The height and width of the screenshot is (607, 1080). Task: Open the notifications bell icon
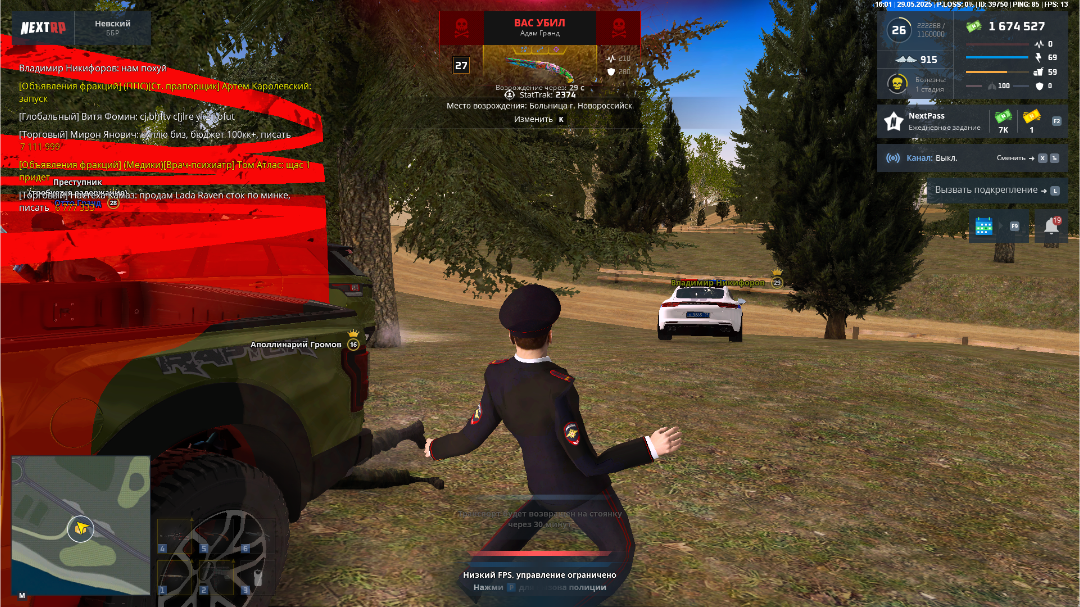click(x=1051, y=227)
